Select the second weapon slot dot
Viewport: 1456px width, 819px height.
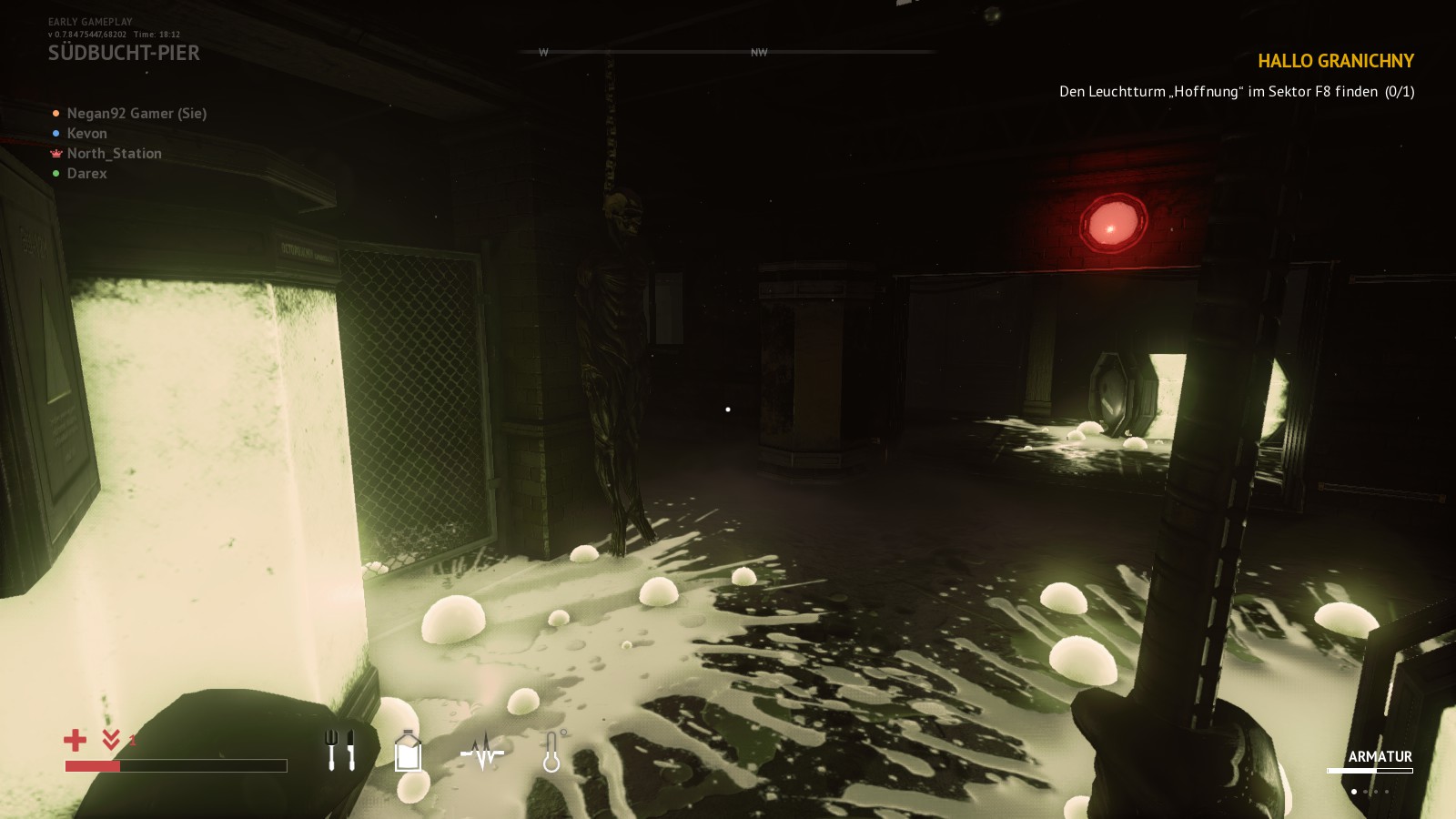(1365, 792)
